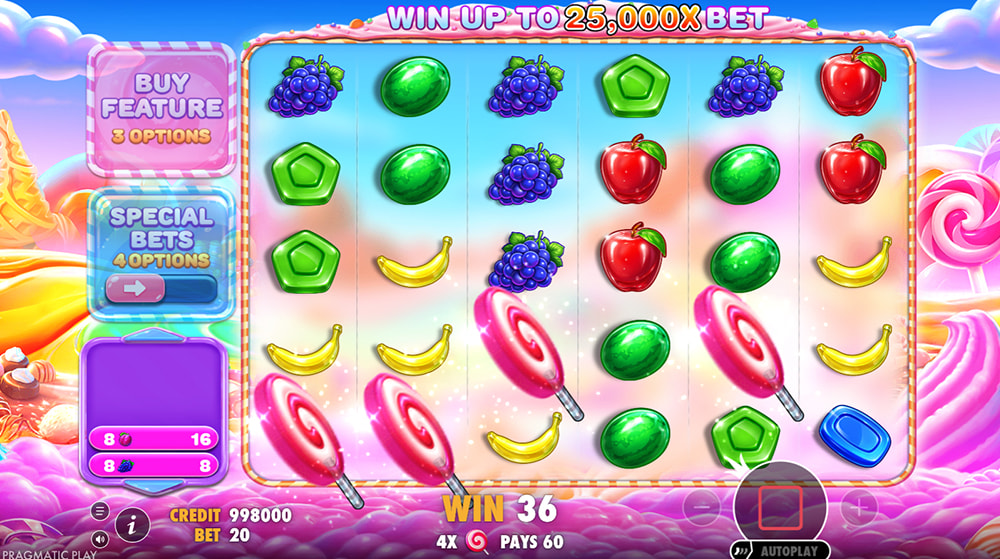The height and width of the screenshot is (559, 1000).
Task: Open the hamburger menu icon
Action: (100, 510)
